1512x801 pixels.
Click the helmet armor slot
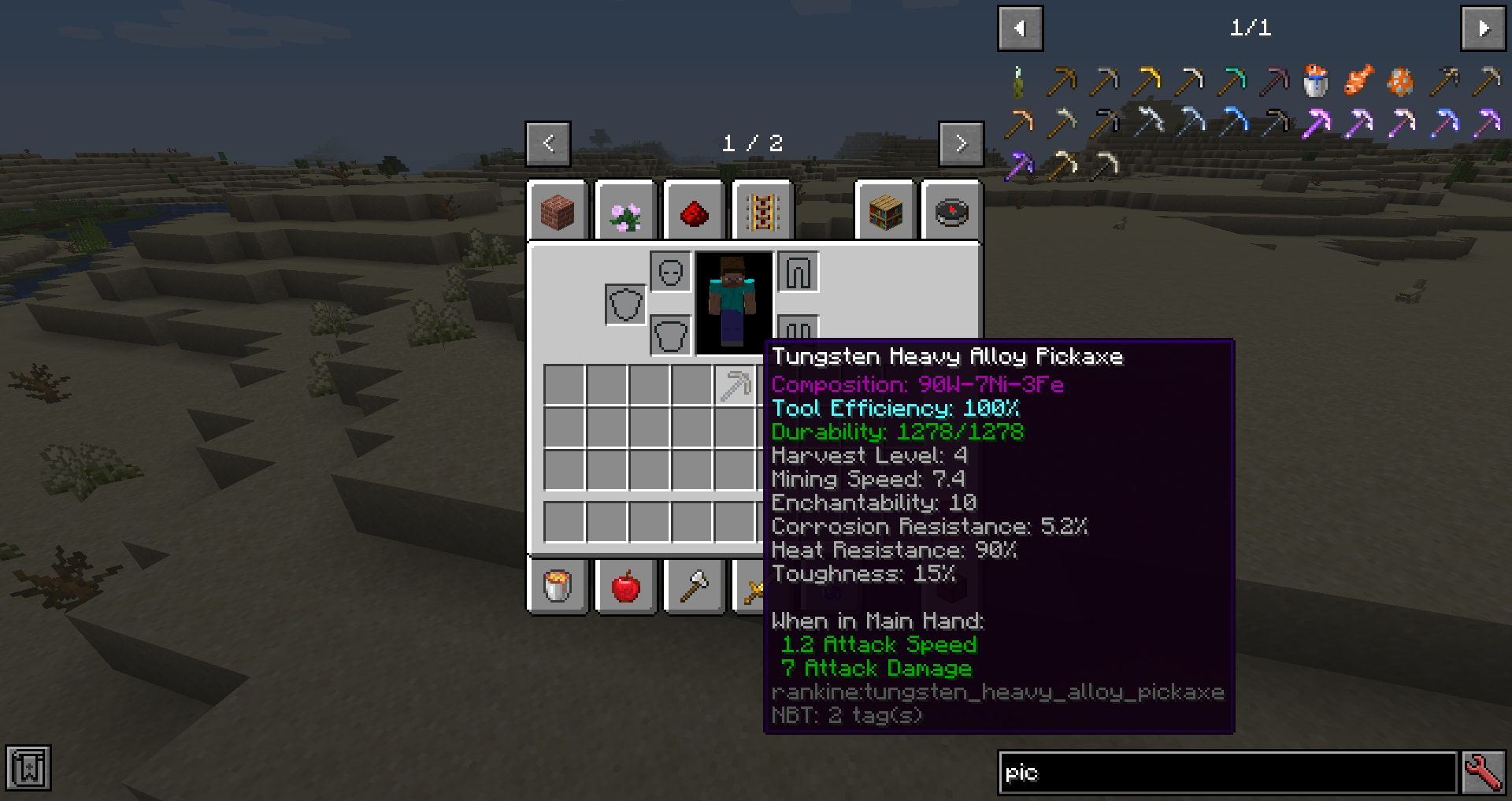(670, 272)
